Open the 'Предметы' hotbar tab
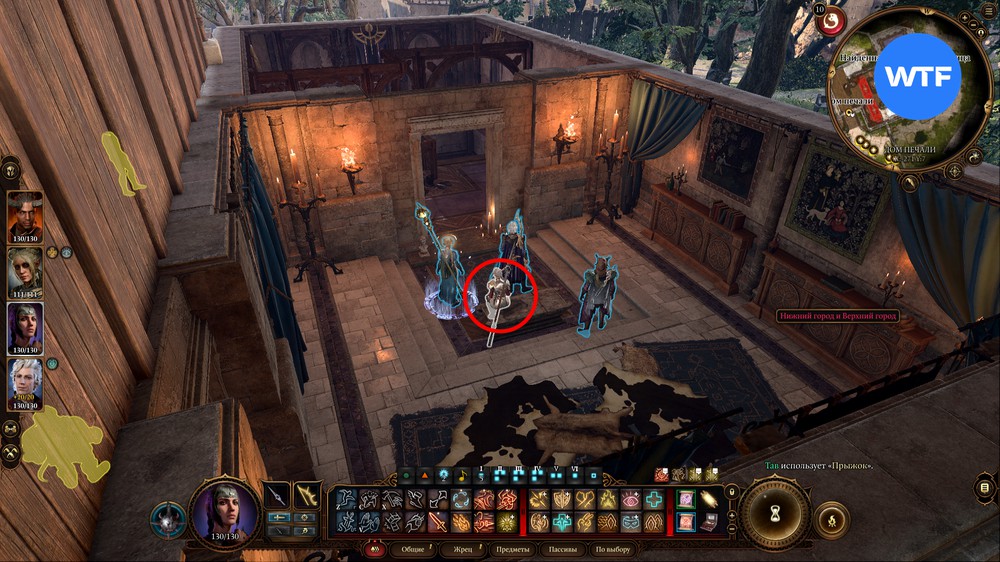The width and height of the screenshot is (1000, 562). pyautogui.click(x=513, y=550)
